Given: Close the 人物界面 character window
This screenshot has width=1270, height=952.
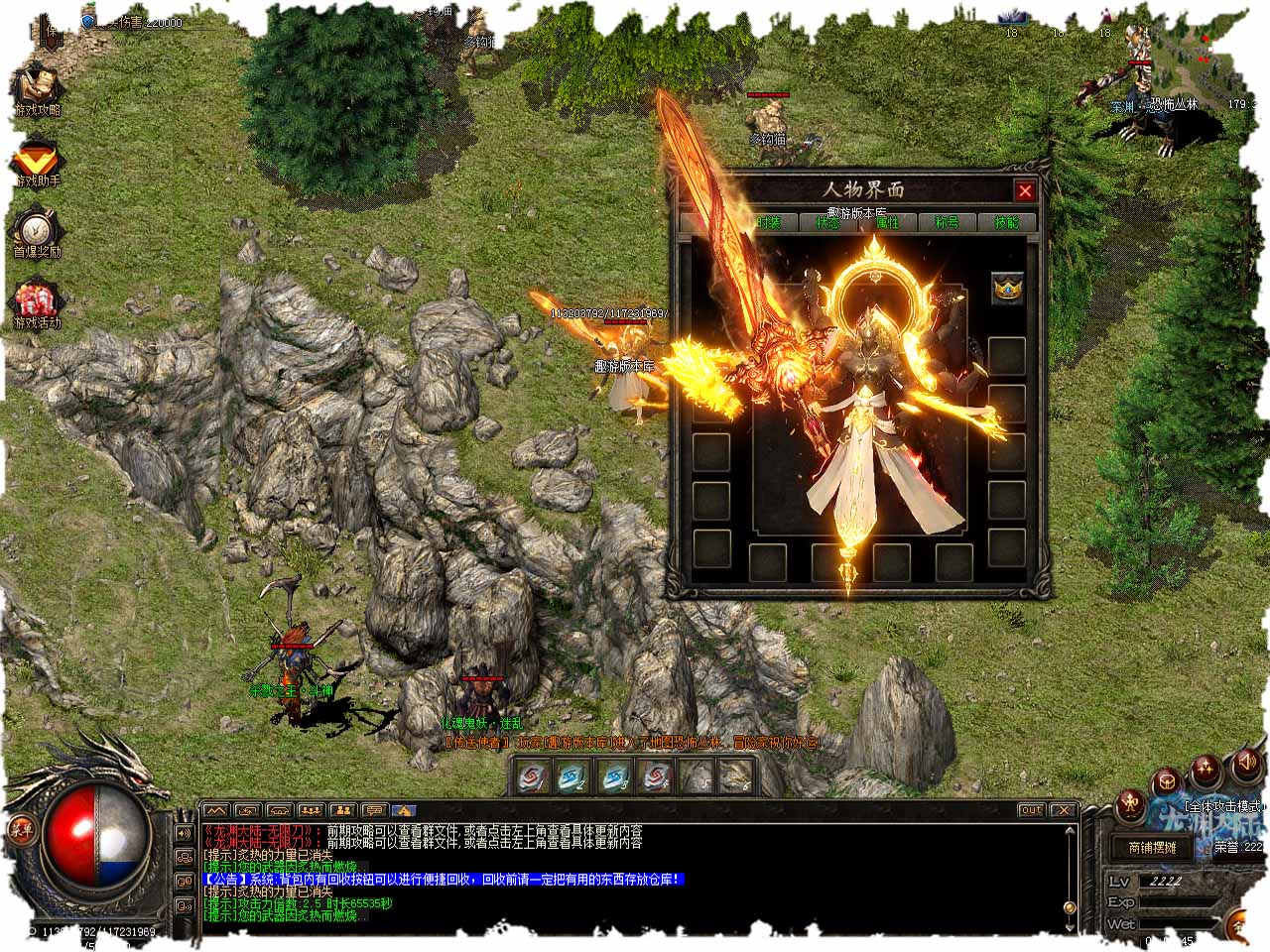Looking at the screenshot, I should coord(1025,191).
